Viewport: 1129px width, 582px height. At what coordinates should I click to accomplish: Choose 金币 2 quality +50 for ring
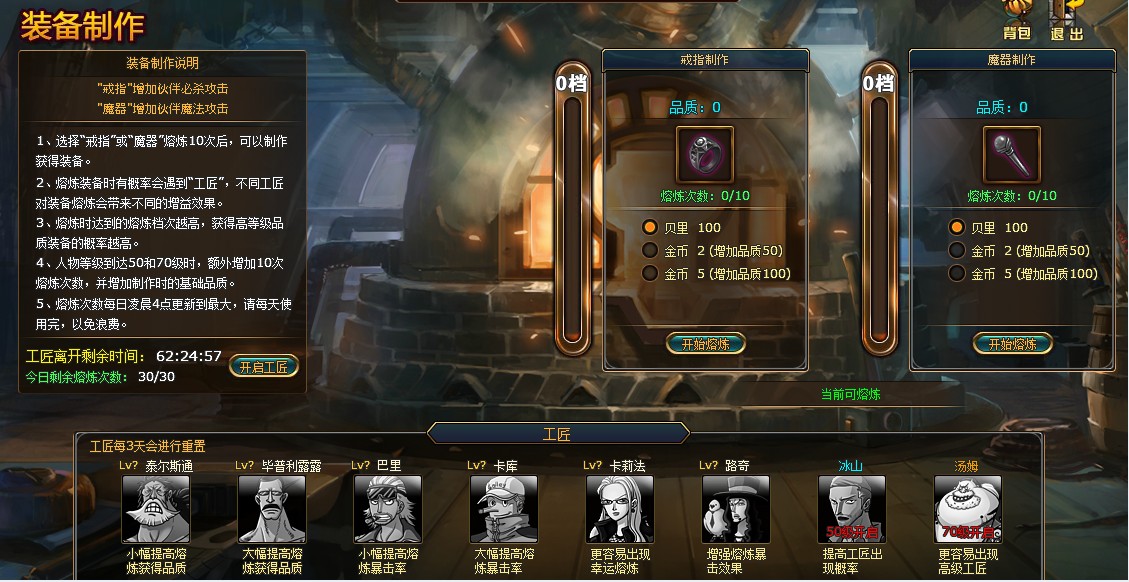coord(650,251)
